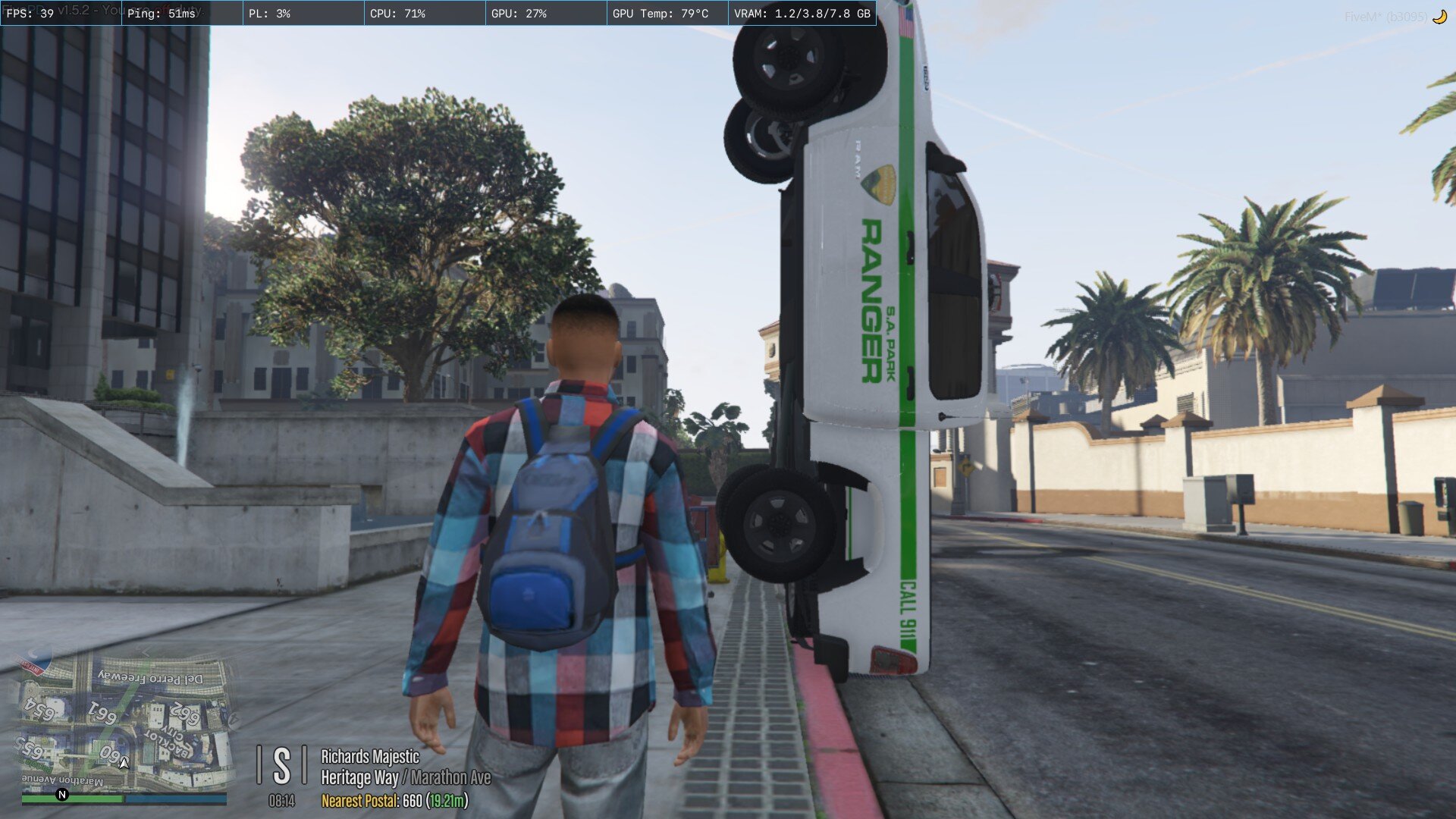
Task: Click the minimap showing Del Perro Freeway
Action: (124, 722)
